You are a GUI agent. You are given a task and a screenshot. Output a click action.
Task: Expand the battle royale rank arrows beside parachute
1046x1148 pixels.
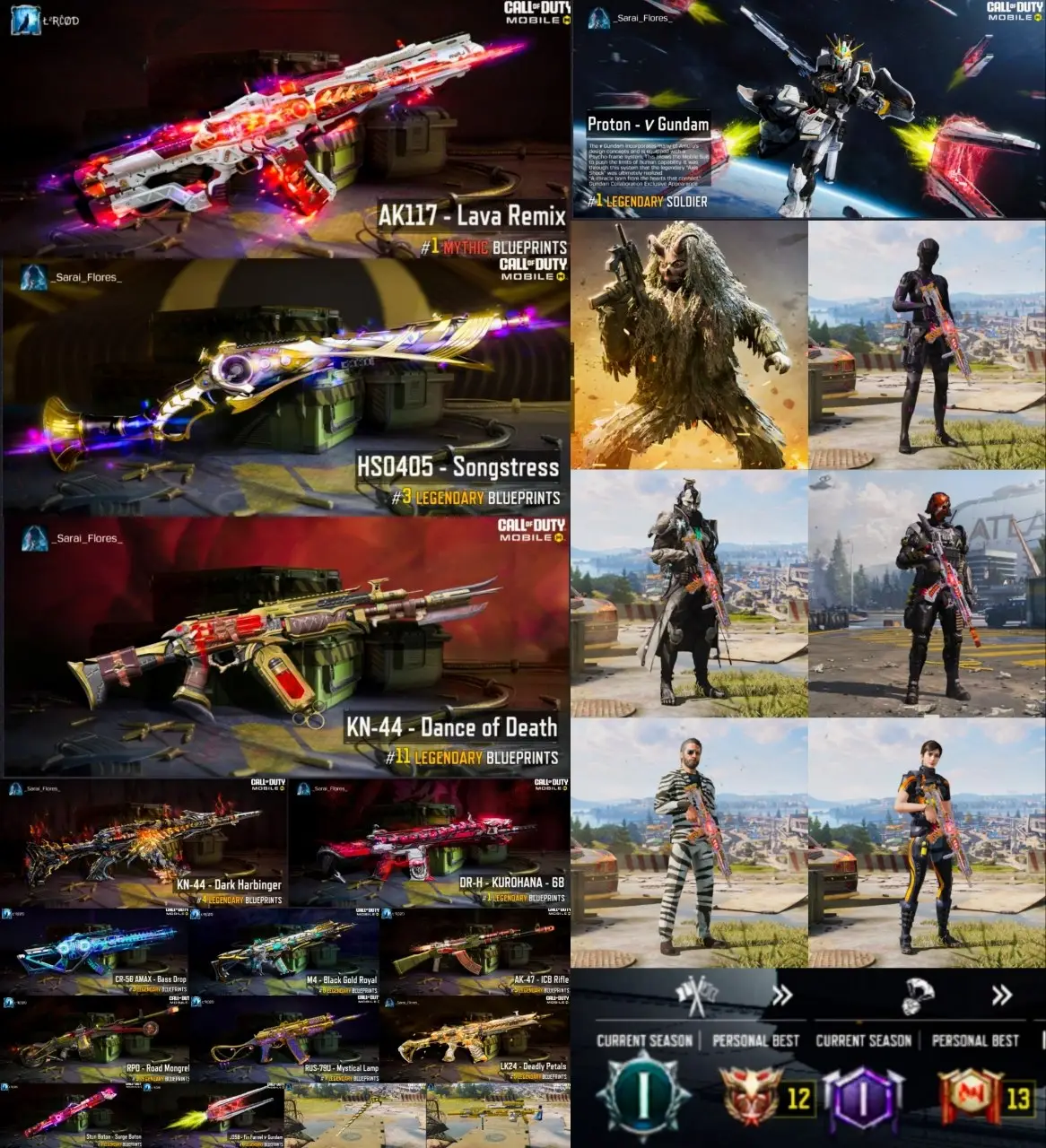pos(1001,995)
